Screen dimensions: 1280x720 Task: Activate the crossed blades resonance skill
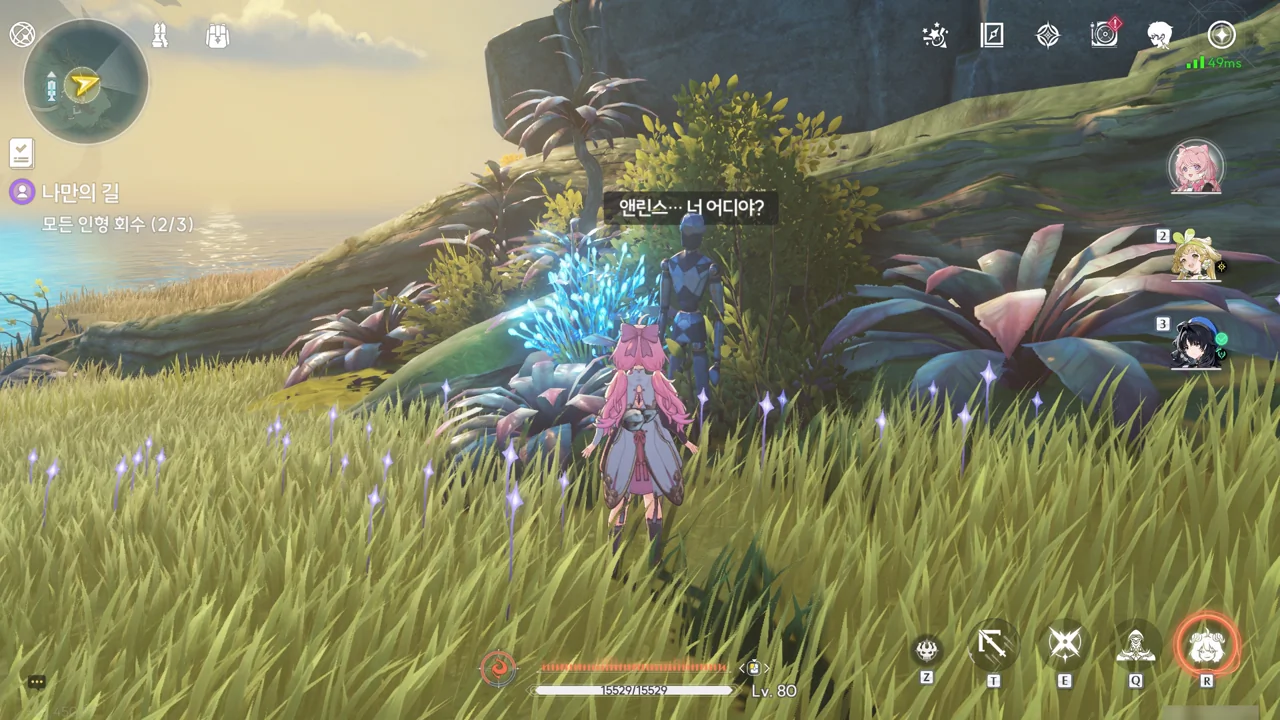click(x=1065, y=645)
